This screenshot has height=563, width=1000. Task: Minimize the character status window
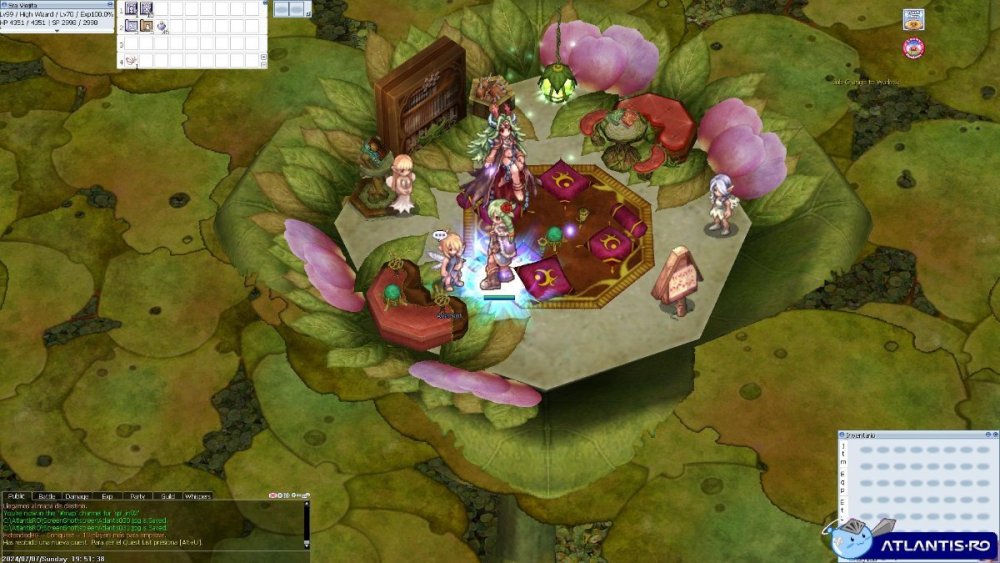111,4
